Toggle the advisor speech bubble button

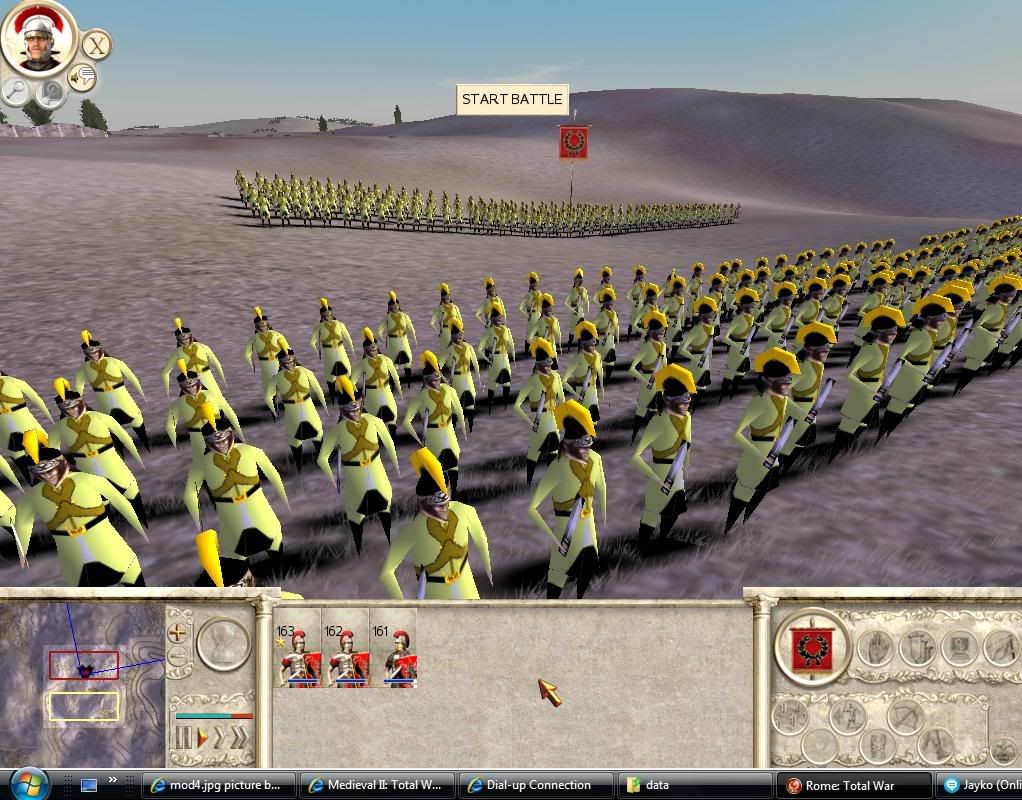(83, 76)
